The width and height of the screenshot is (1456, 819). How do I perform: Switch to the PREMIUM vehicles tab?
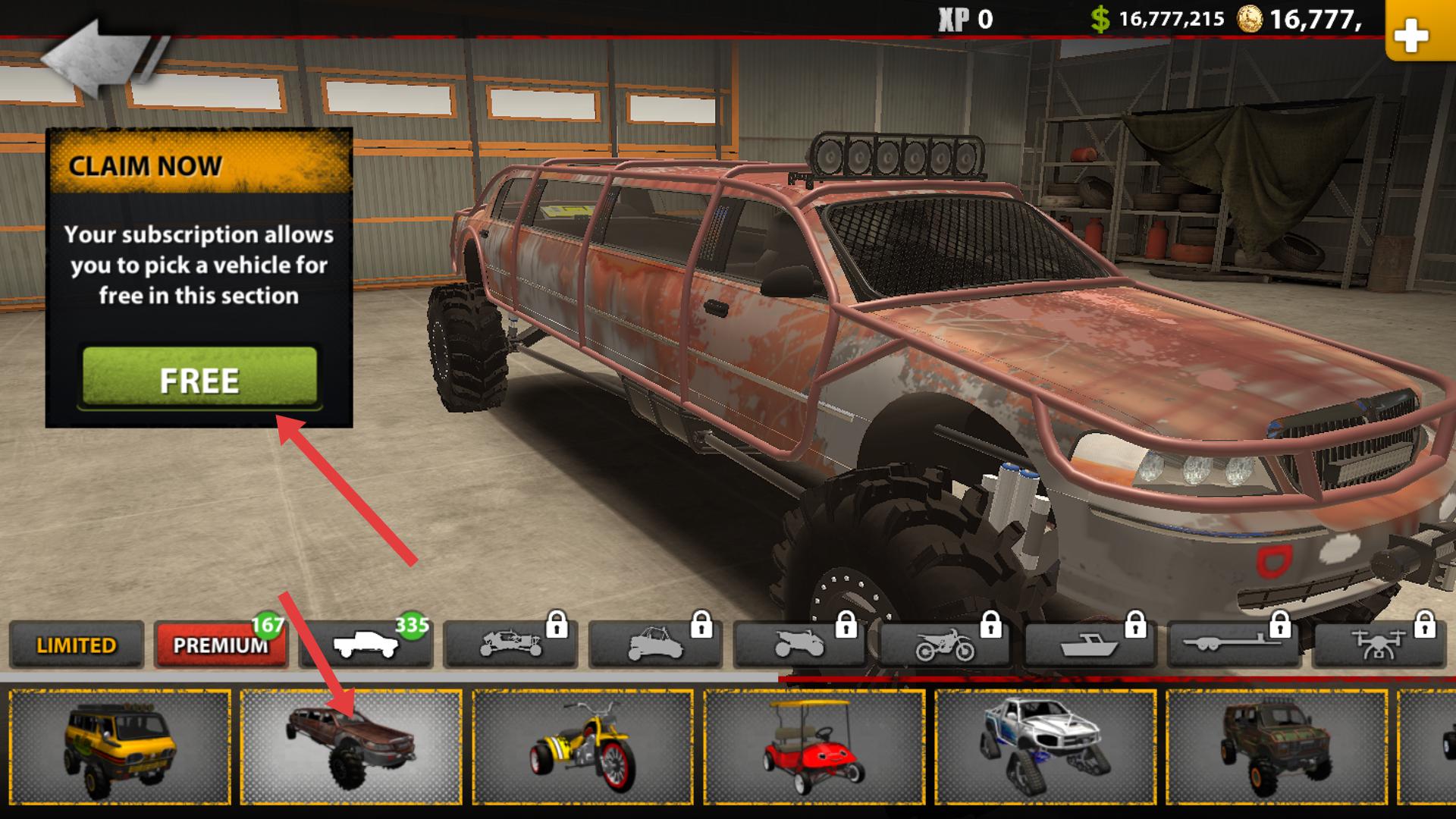tap(220, 645)
